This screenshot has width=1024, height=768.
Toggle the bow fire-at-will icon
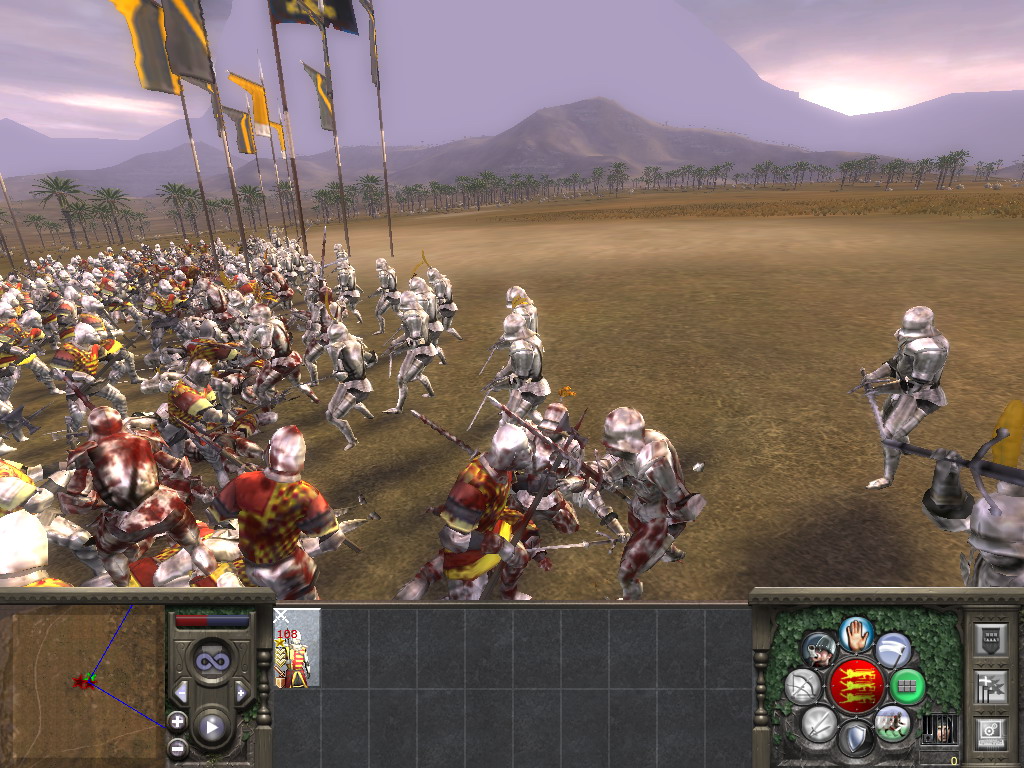point(803,686)
